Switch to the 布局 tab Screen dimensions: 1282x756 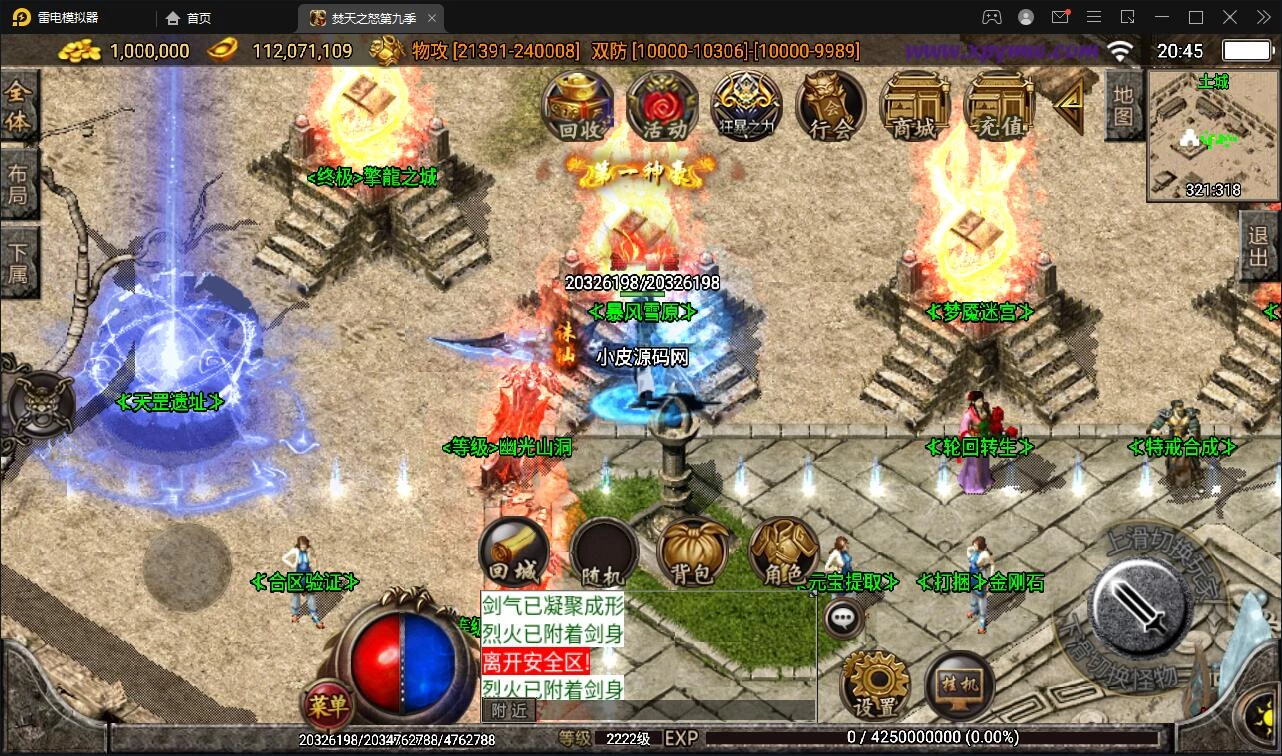pos(18,183)
